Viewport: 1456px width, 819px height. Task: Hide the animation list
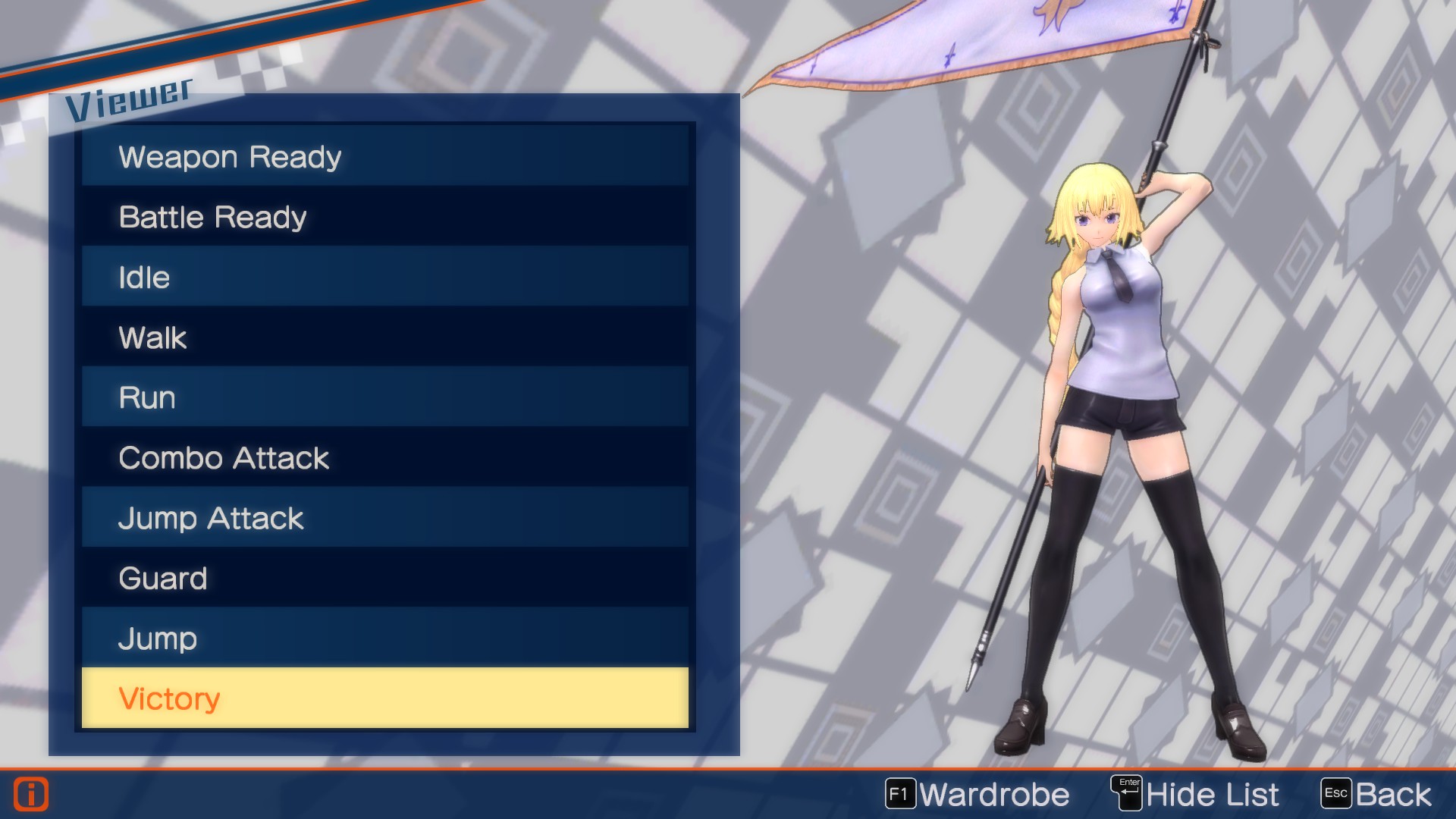[1211, 794]
